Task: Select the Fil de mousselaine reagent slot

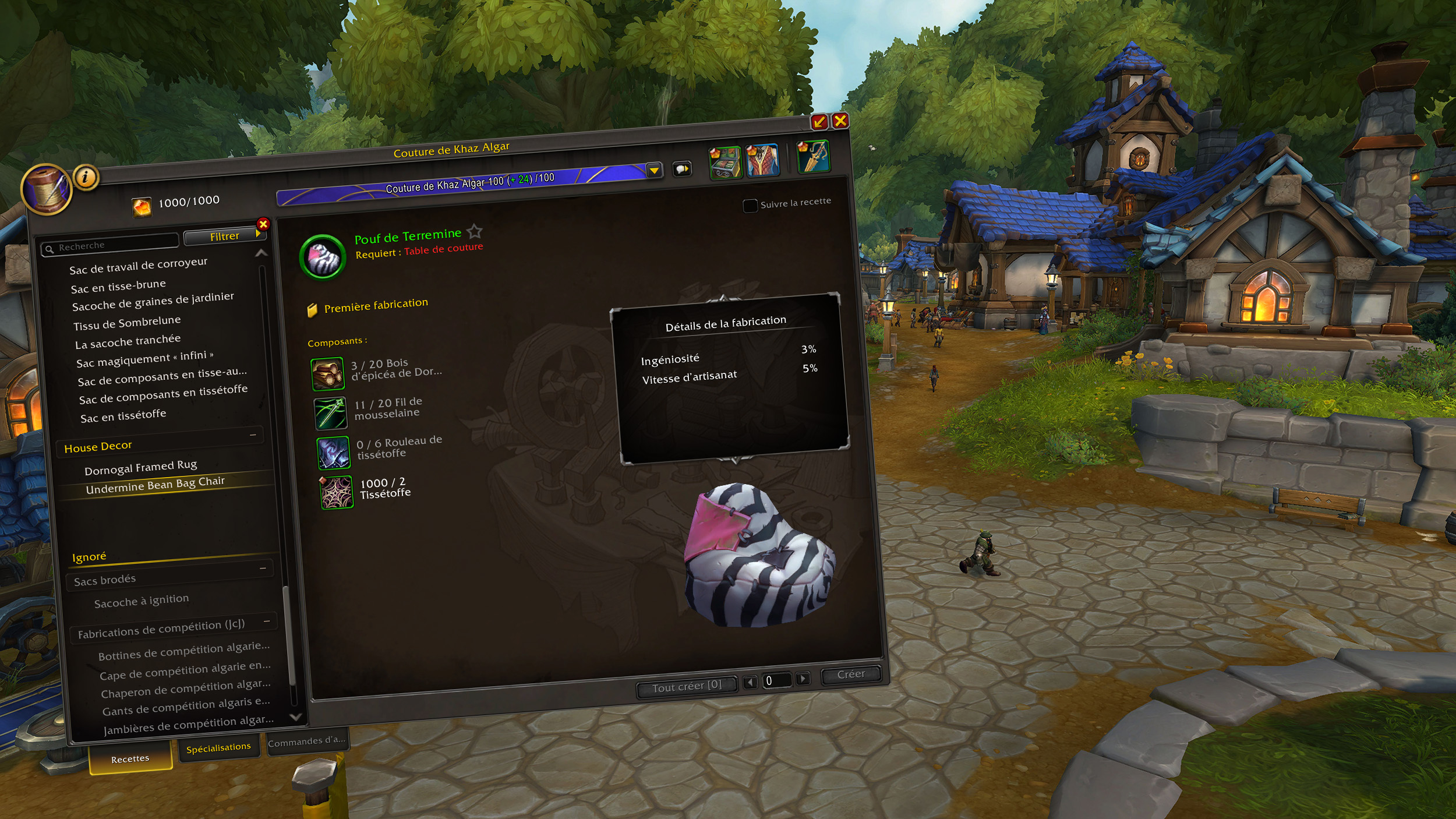Action: [x=331, y=413]
